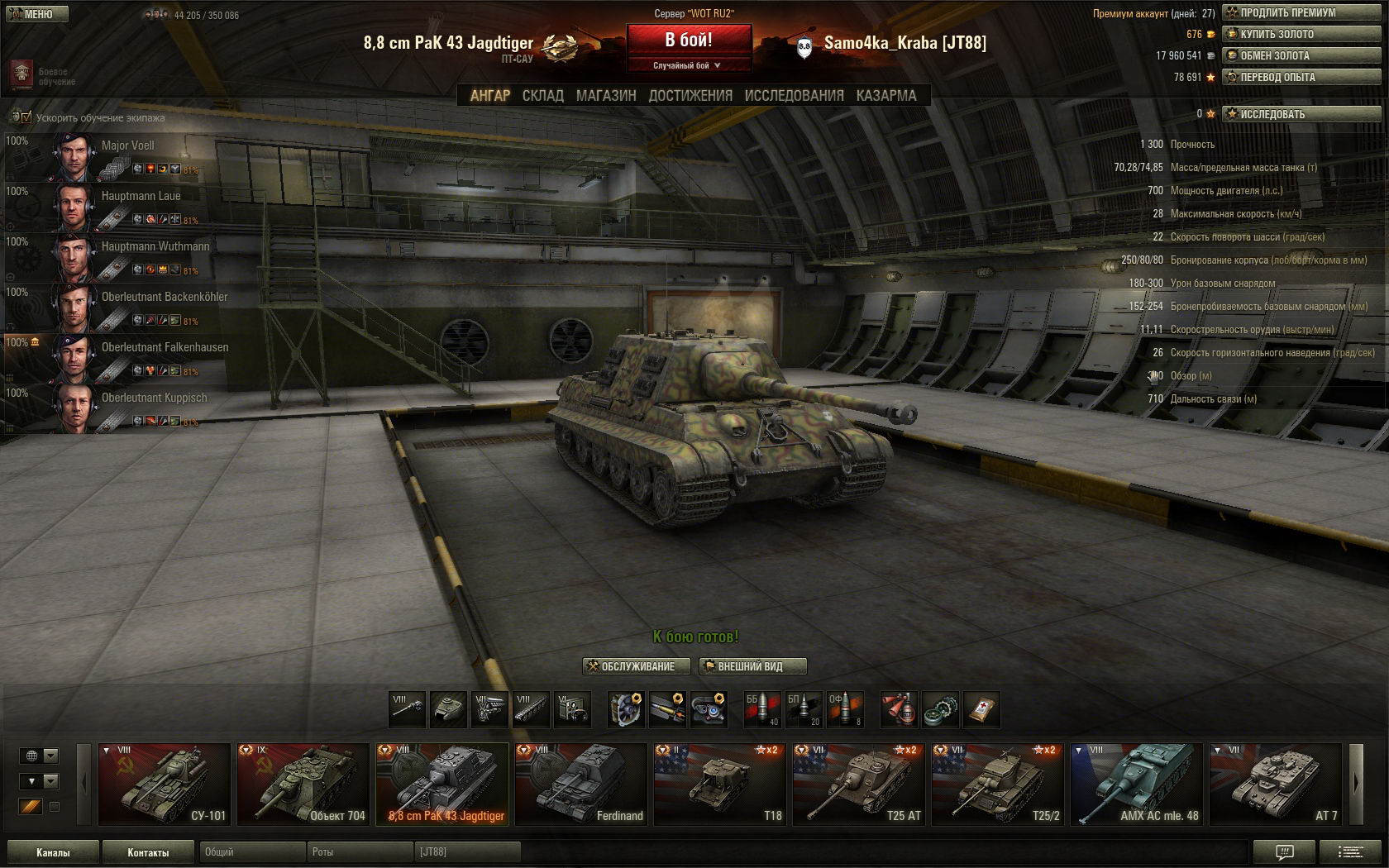Switch to the СКЛАД tab
The height and width of the screenshot is (868, 1389).
(x=542, y=96)
